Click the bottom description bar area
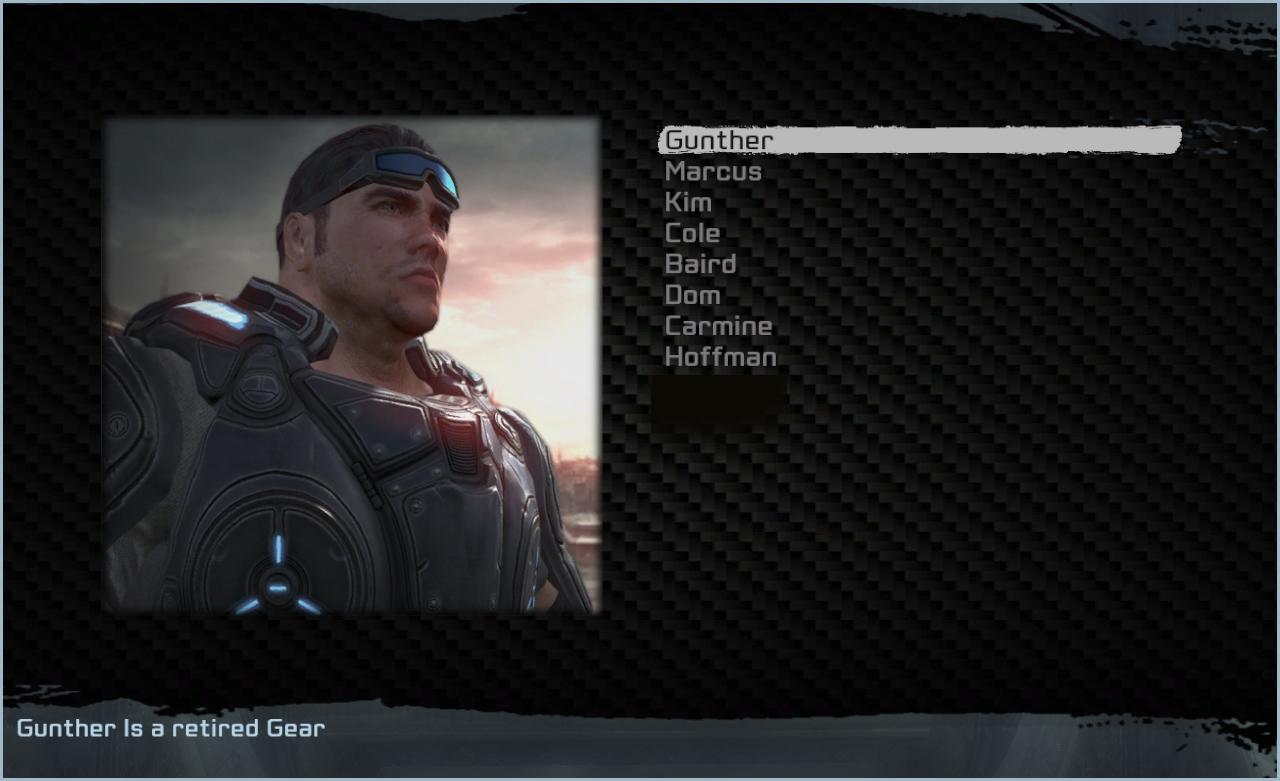This screenshot has width=1280, height=781. point(640,745)
